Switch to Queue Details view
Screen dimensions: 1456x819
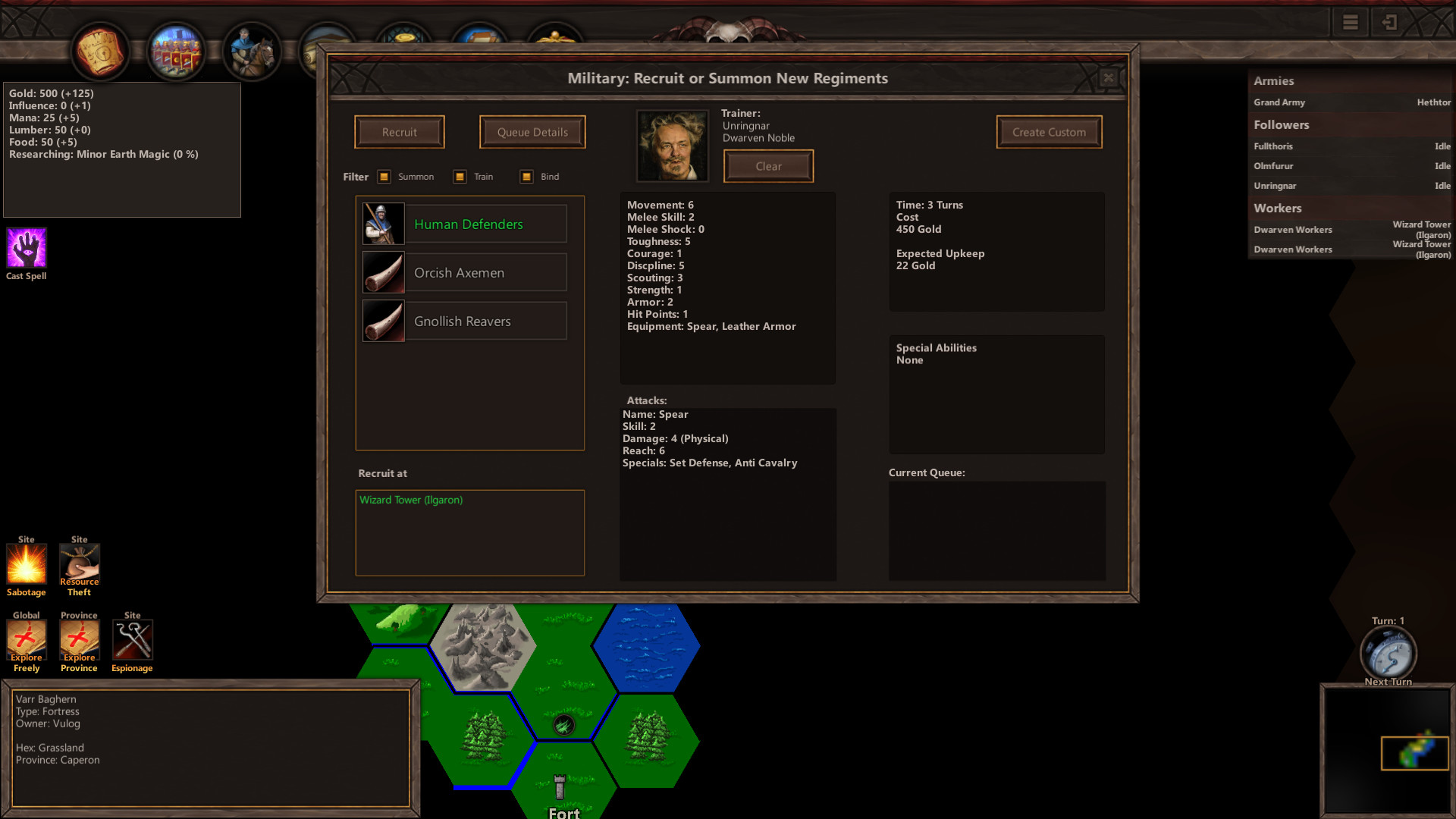coord(532,132)
